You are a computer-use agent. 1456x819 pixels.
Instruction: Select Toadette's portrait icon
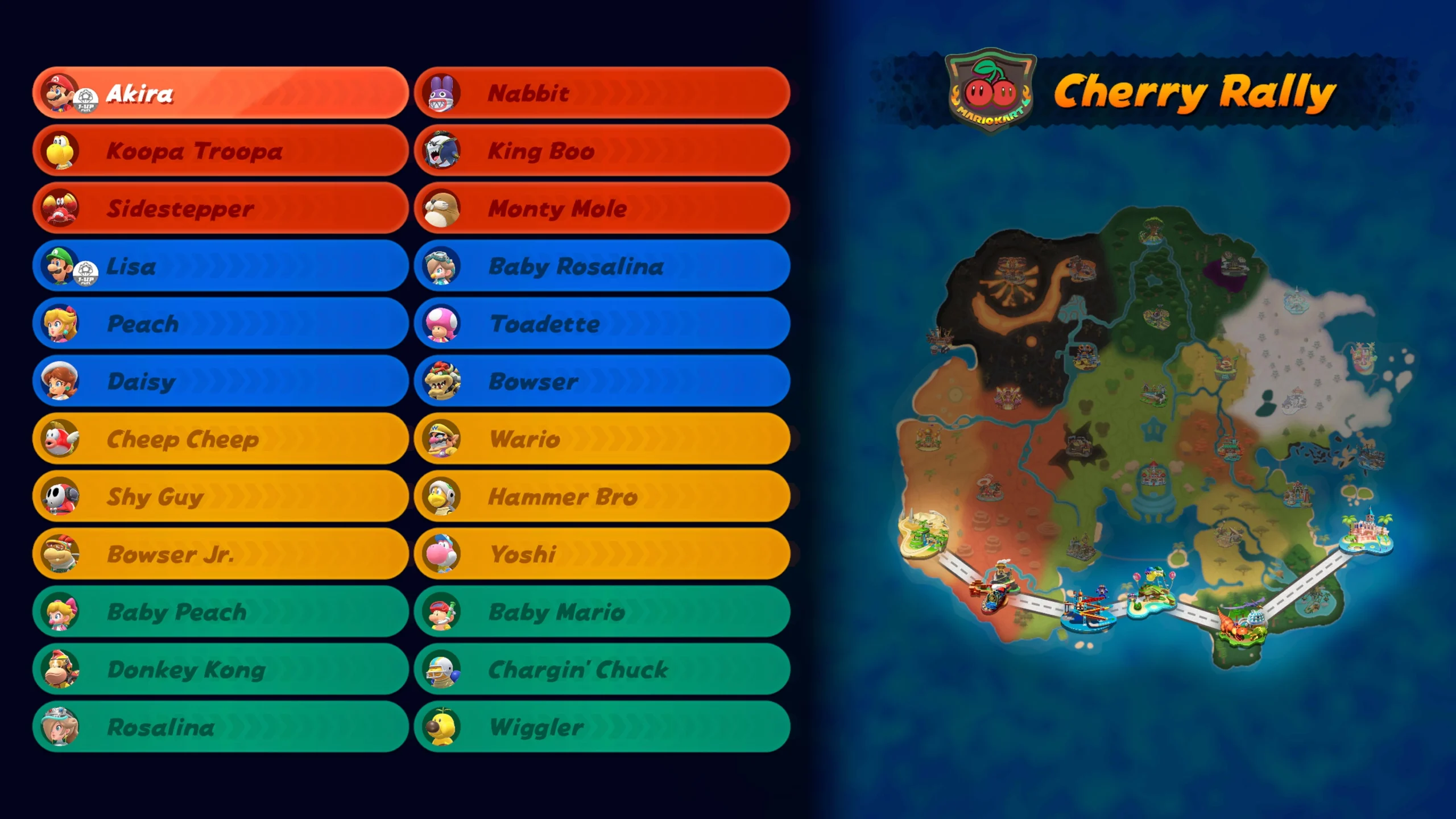442,324
